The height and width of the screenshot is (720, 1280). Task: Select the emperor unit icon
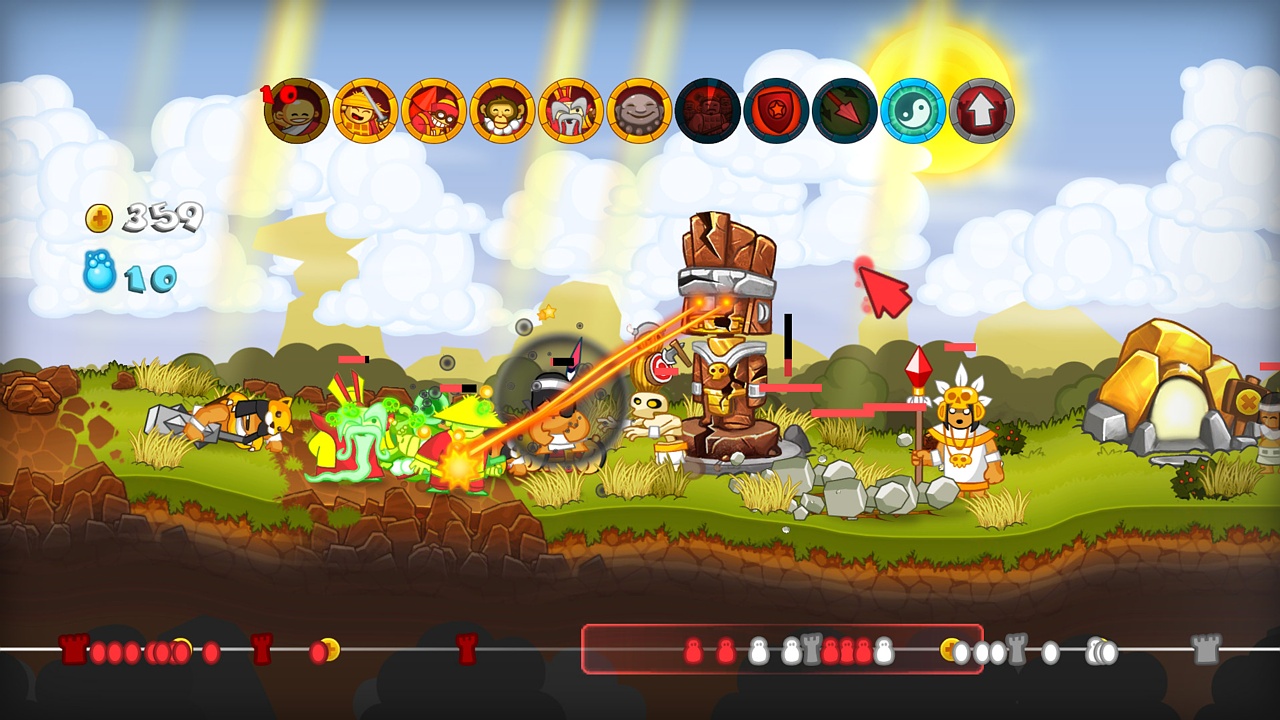coord(571,110)
